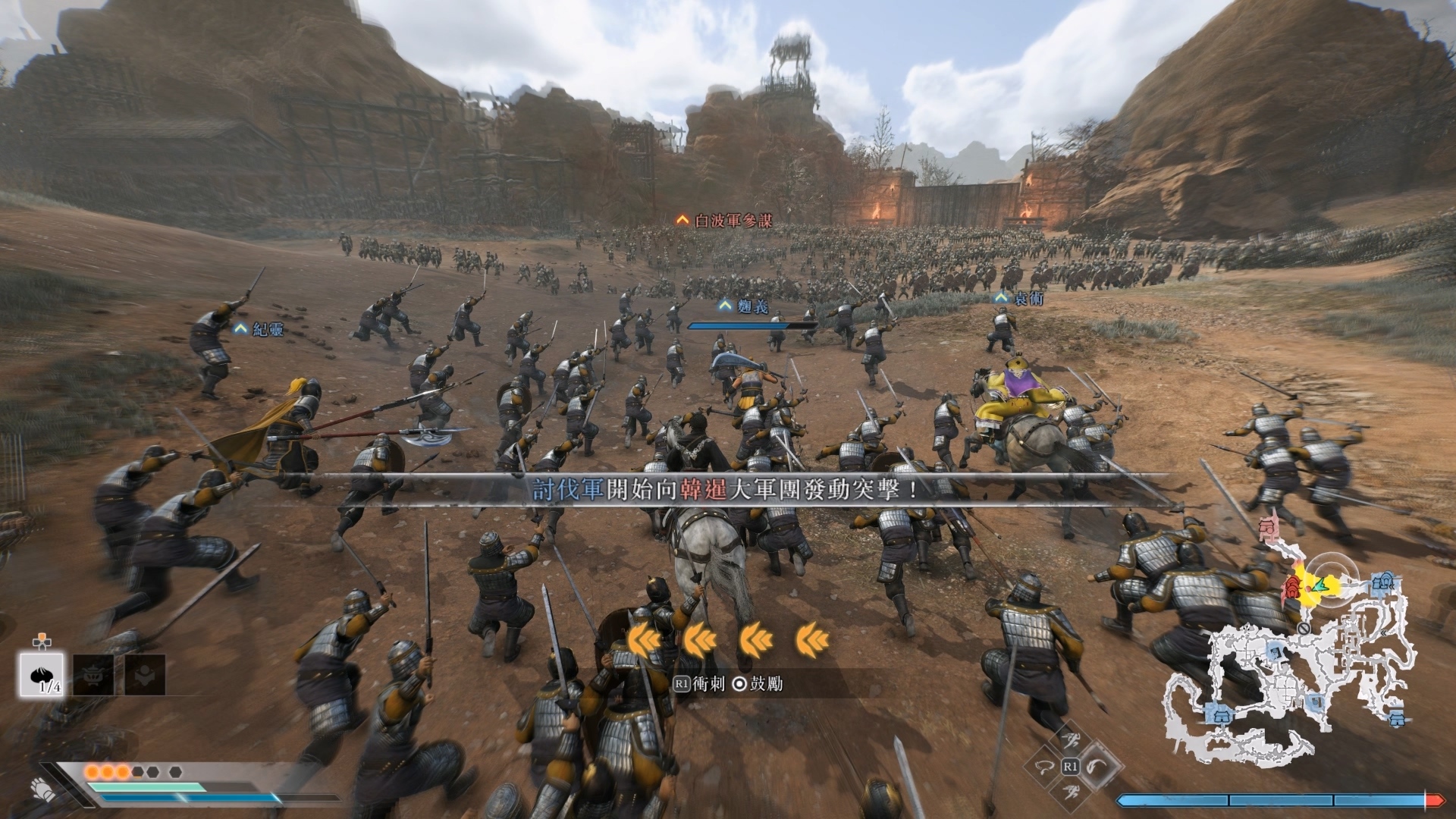Select the dimmed figure item slot beside the cauldron

pyautogui.click(x=145, y=673)
